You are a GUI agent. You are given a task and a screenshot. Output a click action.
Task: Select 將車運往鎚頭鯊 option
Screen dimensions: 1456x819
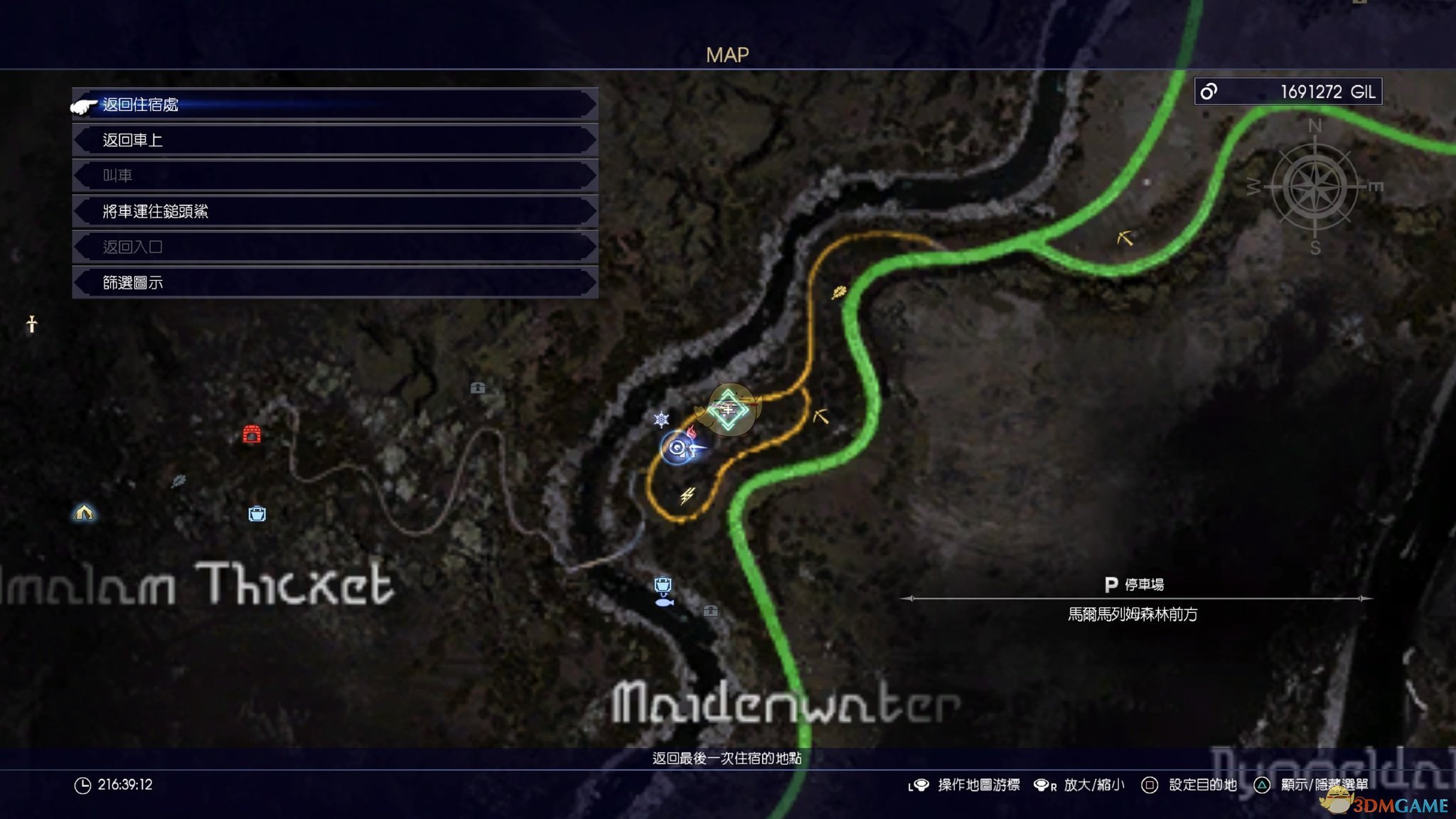334,211
